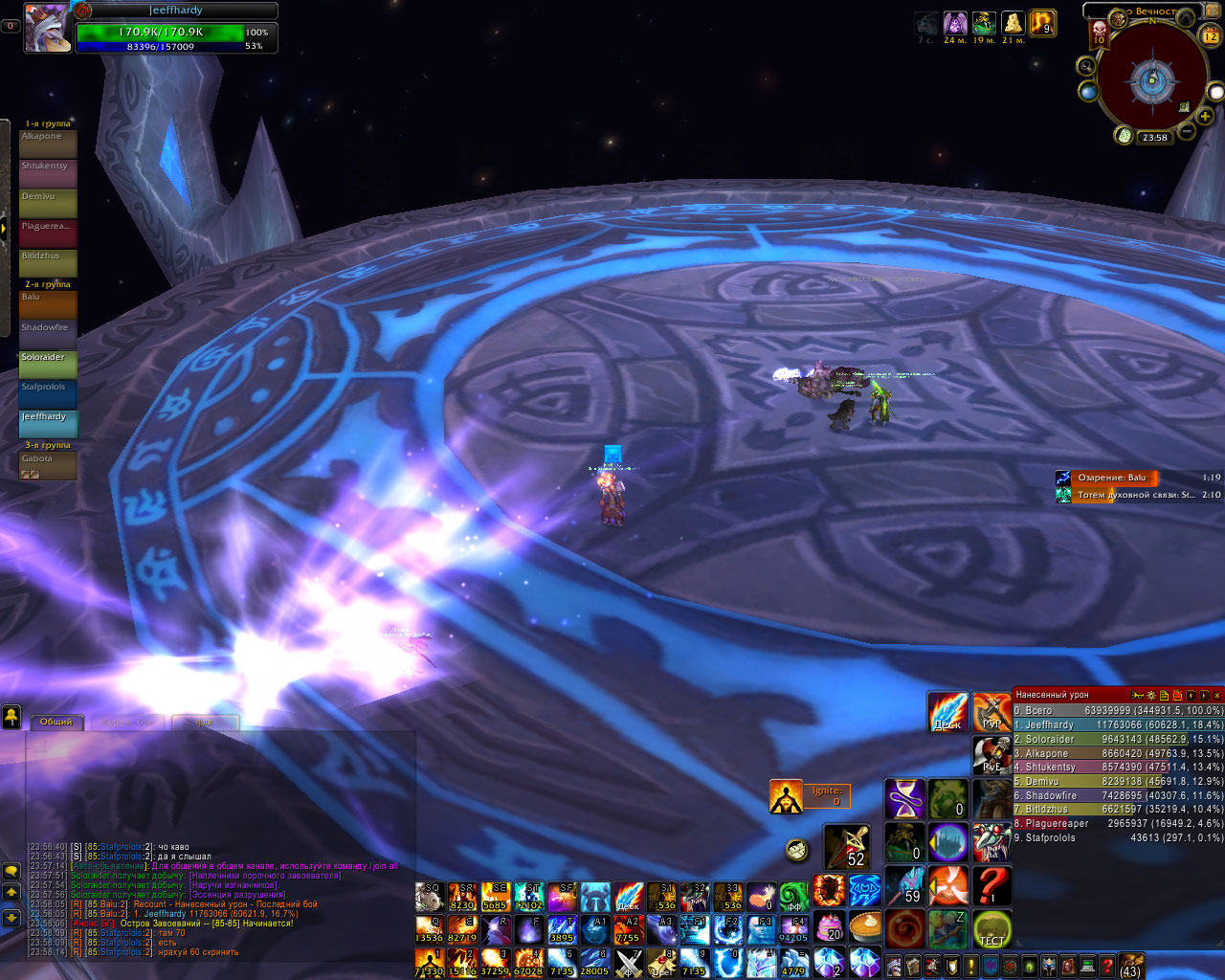Use the hourglass ability icon

tap(904, 799)
